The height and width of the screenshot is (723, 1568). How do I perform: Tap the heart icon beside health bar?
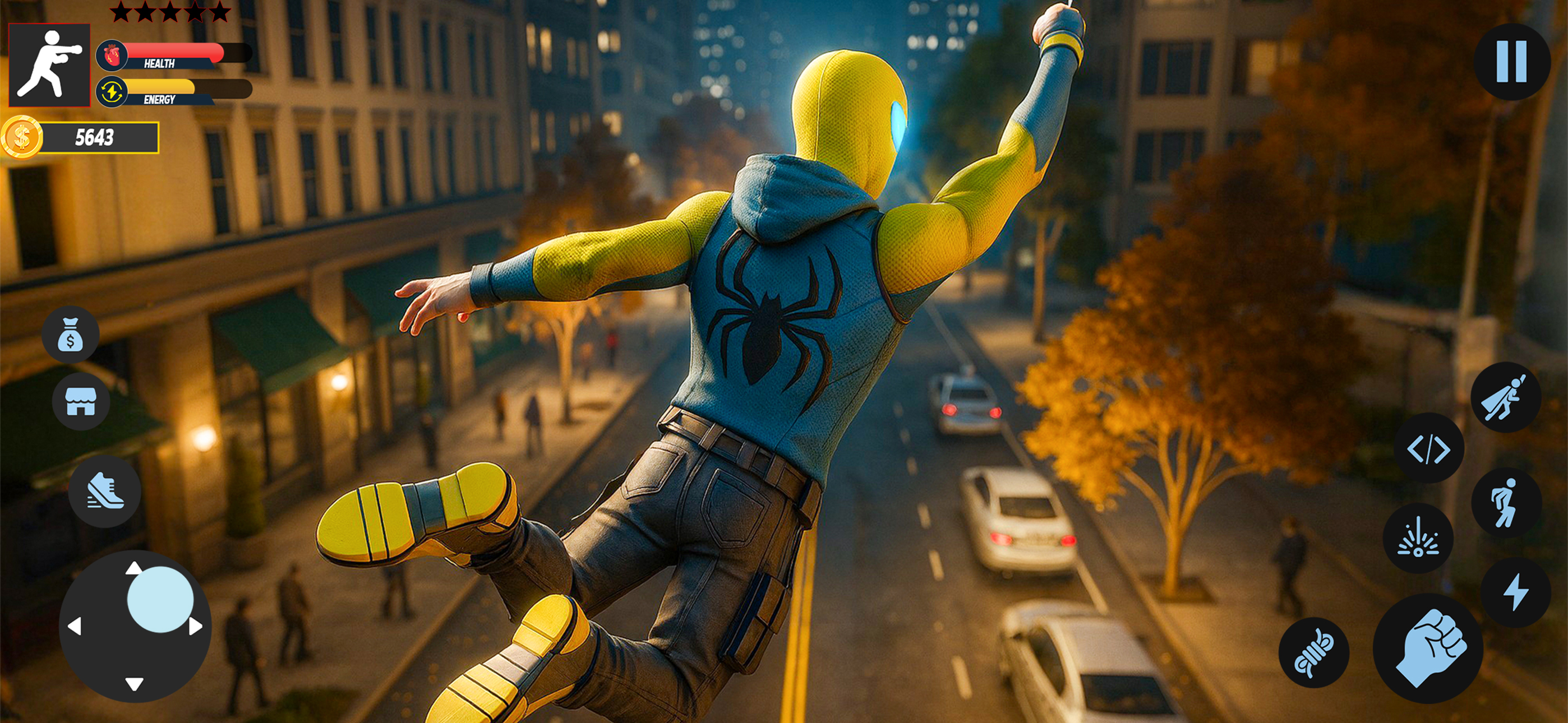pyautogui.click(x=111, y=54)
